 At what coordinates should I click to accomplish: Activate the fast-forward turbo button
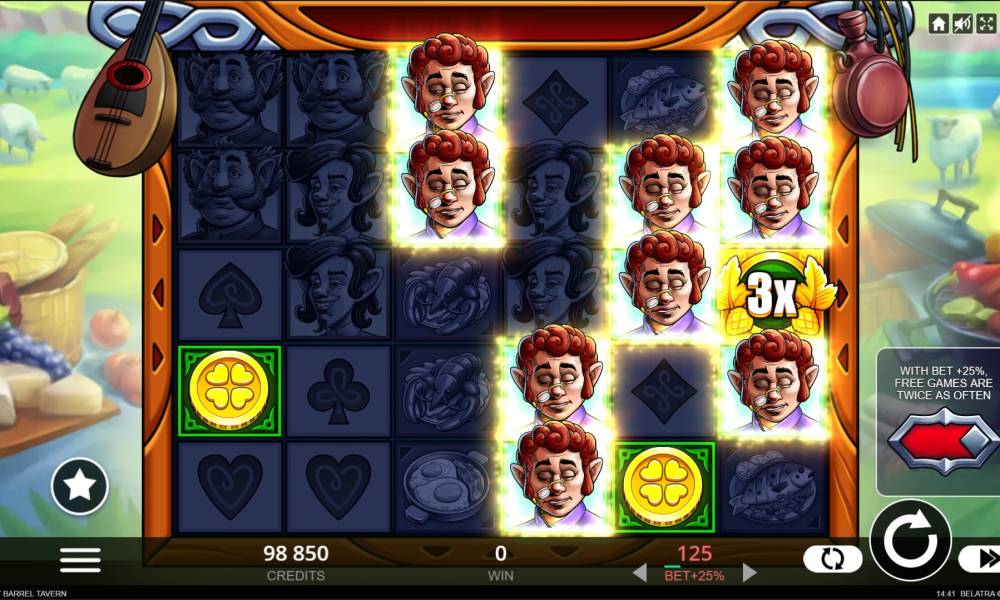click(979, 560)
